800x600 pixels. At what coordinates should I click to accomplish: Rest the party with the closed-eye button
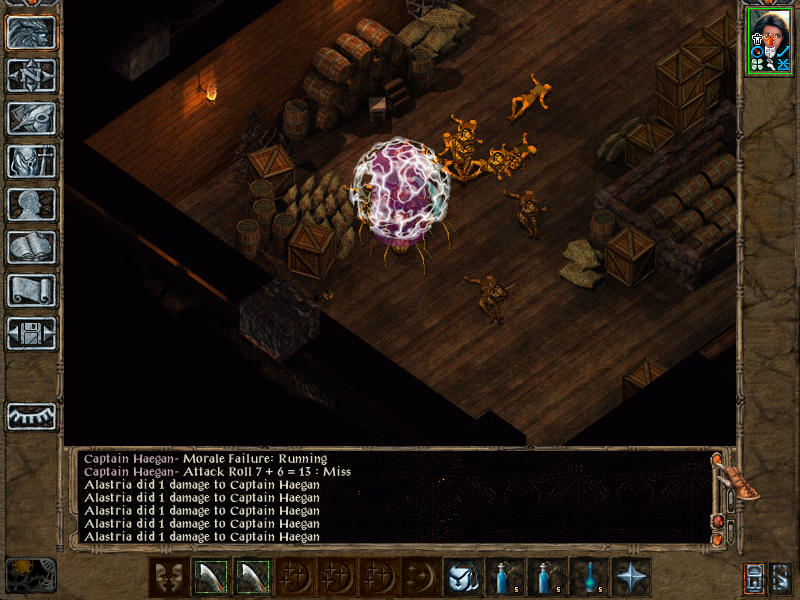(31, 415)
